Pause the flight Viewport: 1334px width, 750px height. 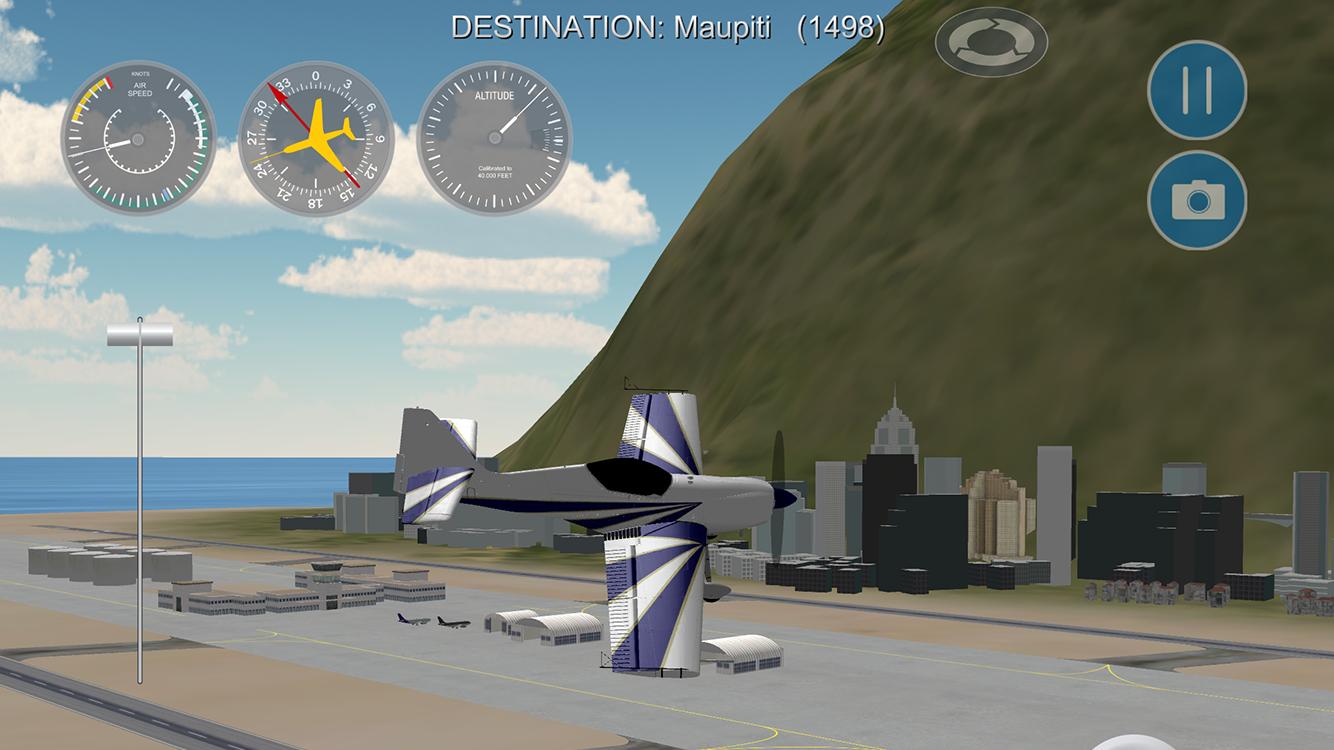tap(1196, 90)
